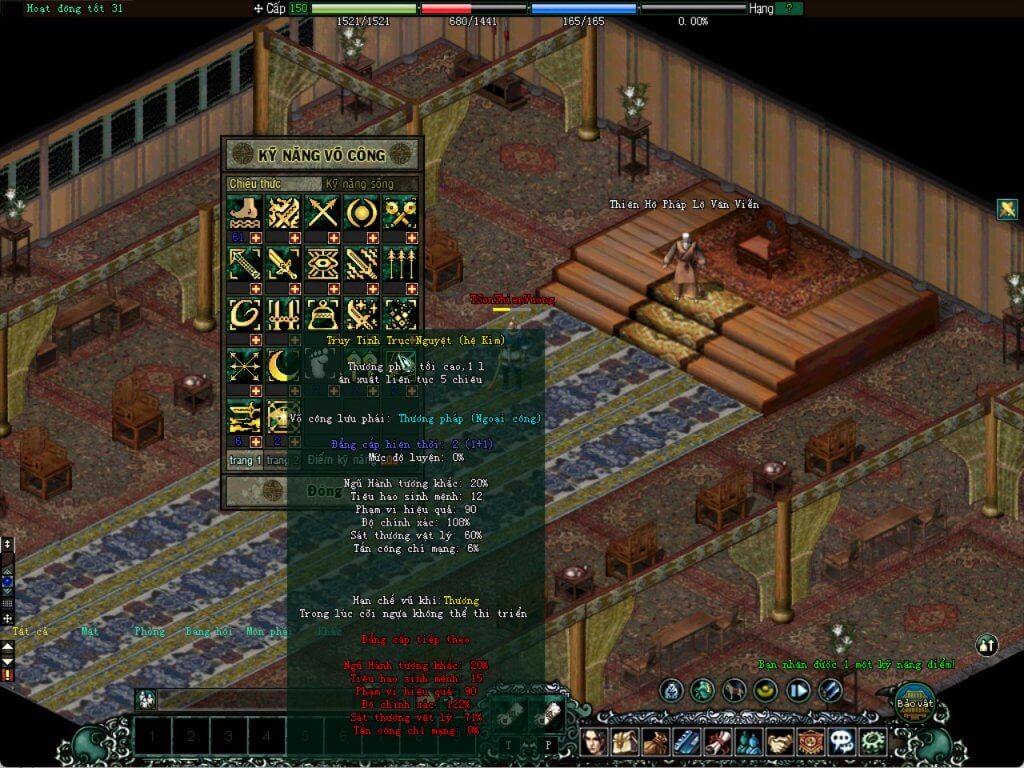Select the three upright arrows skill
The width and height of the screenshot is (1024, 768).
tap(400, 263)
